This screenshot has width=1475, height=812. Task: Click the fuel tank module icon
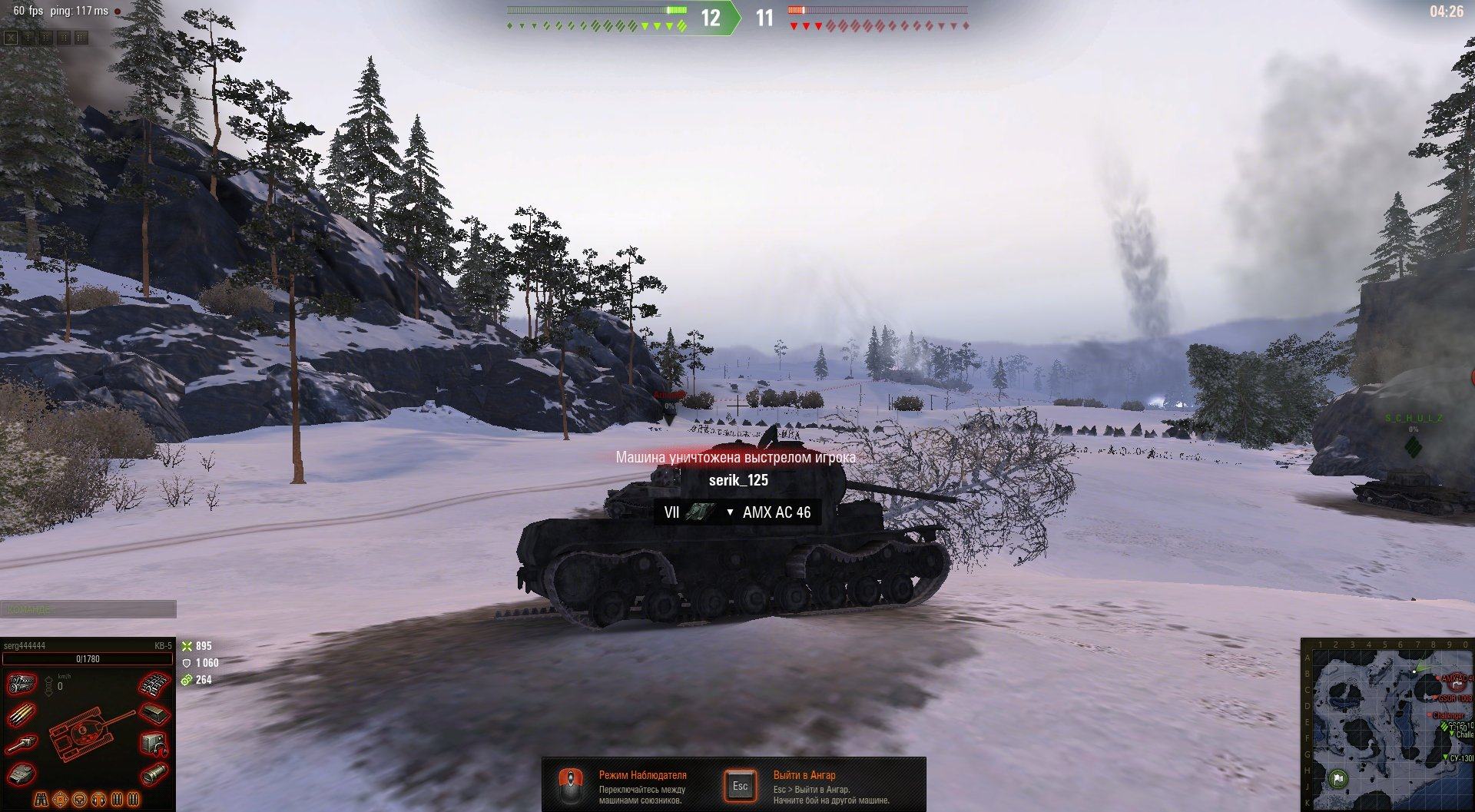154,714
